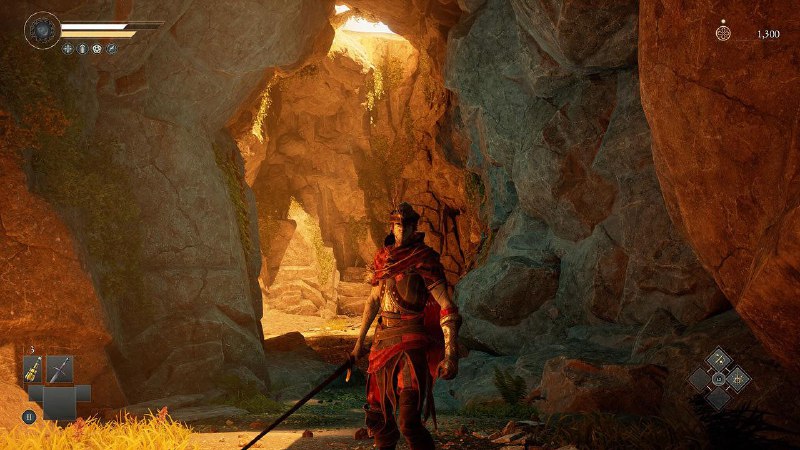Screen dimensions: 800x450
Task: Click the currency emblem beside 1,300
Action: [723, 33]
